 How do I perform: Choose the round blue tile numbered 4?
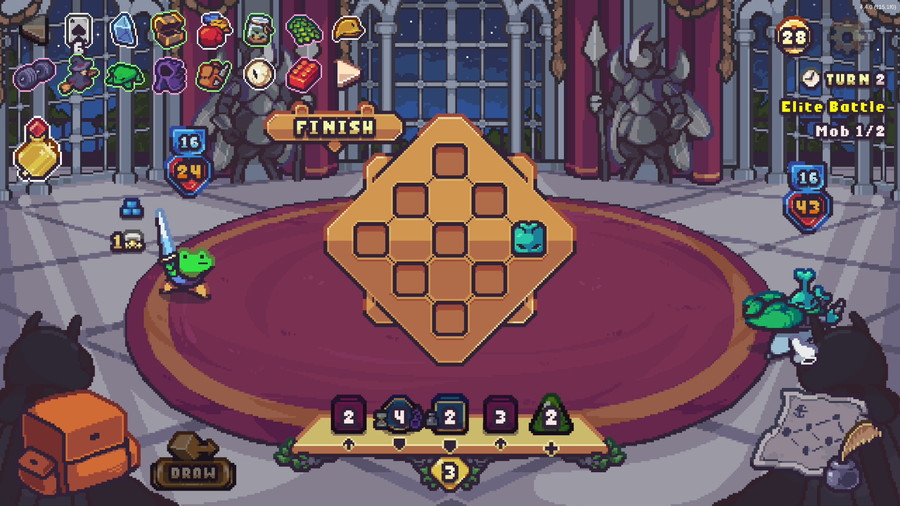click(399, 415)
